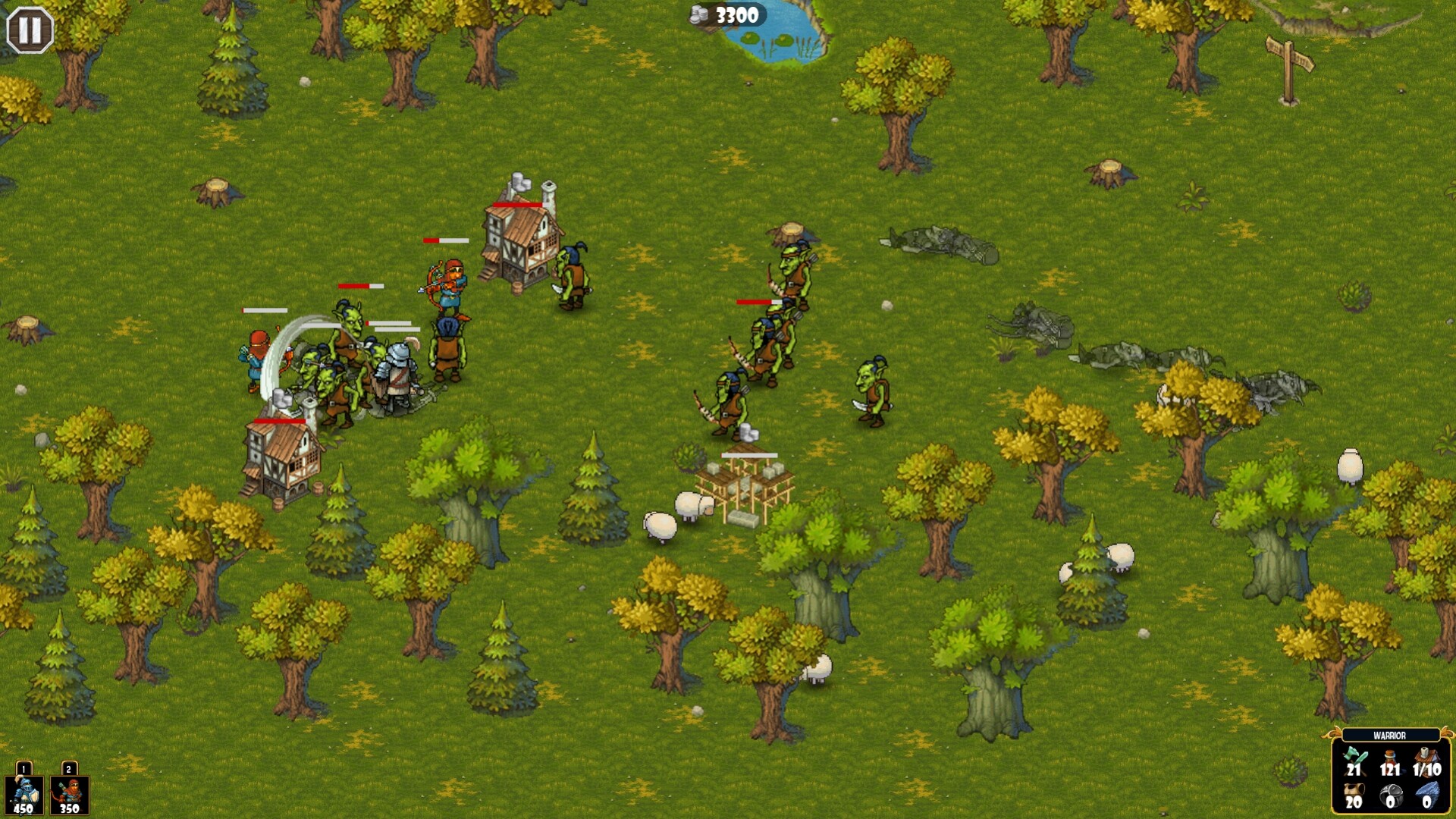Viewport: 1456px width, 819px height.
Task: Recruit a Knight for 450 gold
Action: pos(24,796)
